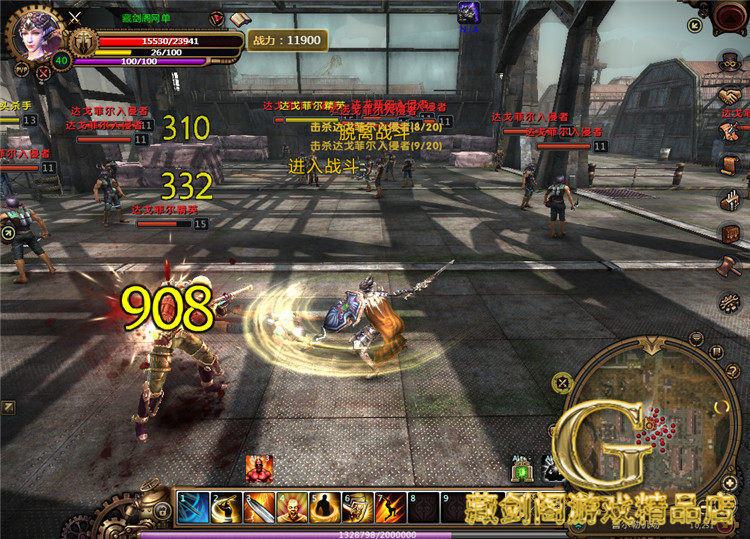Screen dimensions: 750x539
Task: Click the player character portrait
Action: [37, 35]
